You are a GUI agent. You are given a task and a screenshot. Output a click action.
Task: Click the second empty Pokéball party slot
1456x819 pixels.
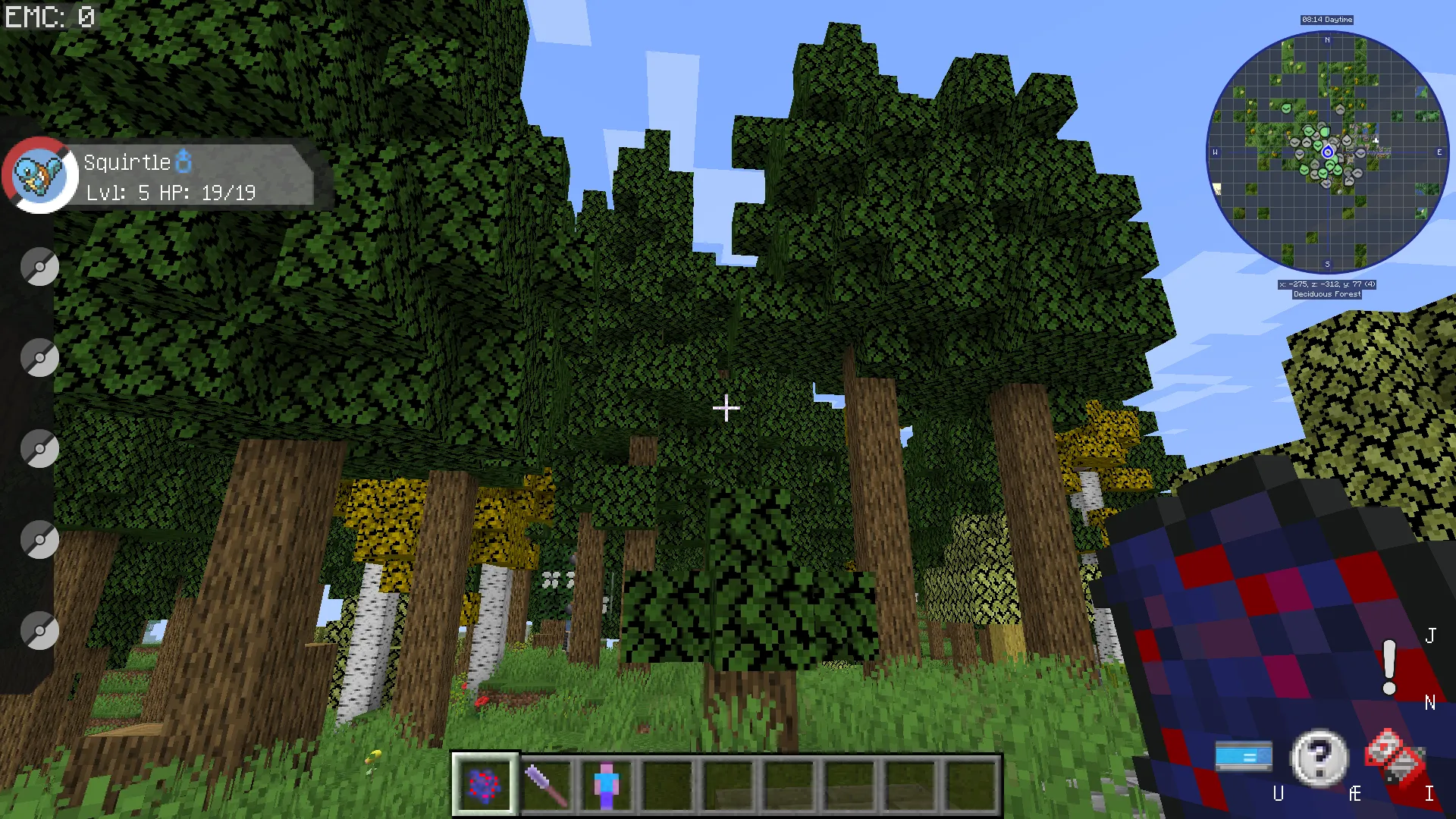pos(39,358)
